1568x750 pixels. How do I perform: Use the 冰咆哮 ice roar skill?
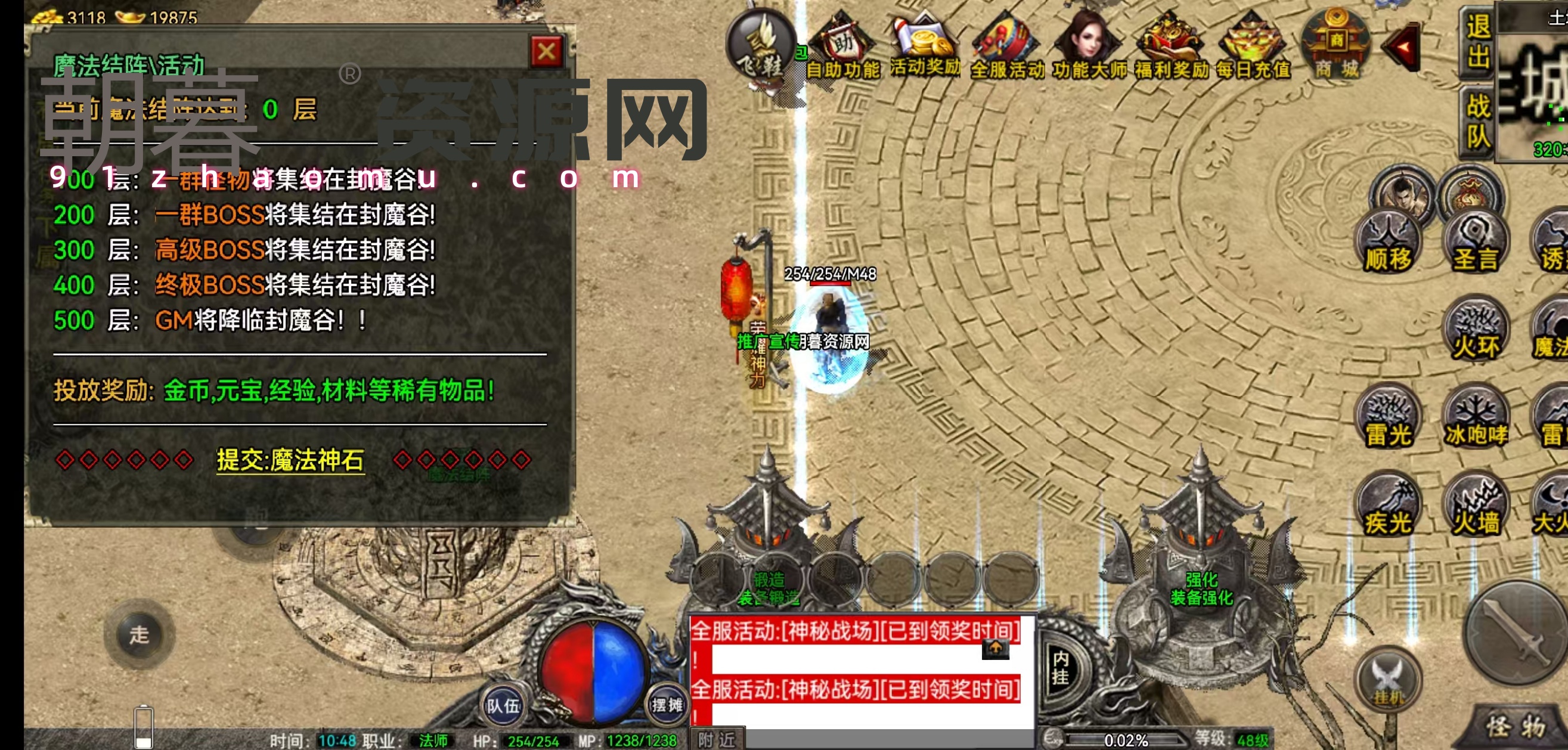tap(1475, 419)
